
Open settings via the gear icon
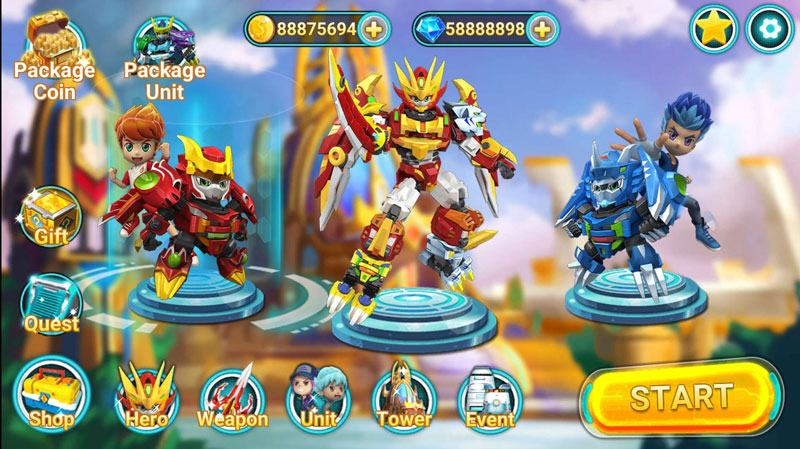[x=770, y=29]
